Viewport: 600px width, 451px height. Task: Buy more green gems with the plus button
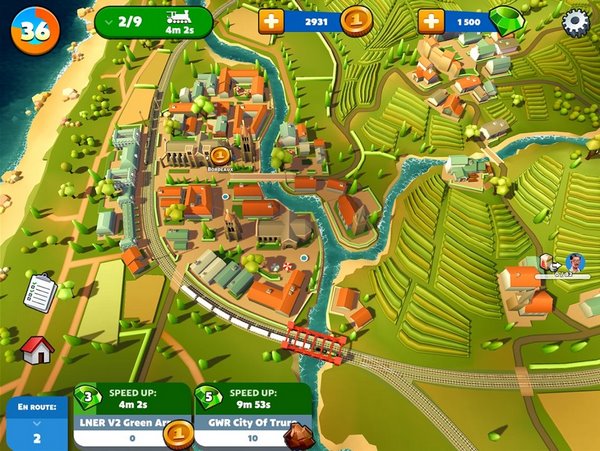click(431, 21)
